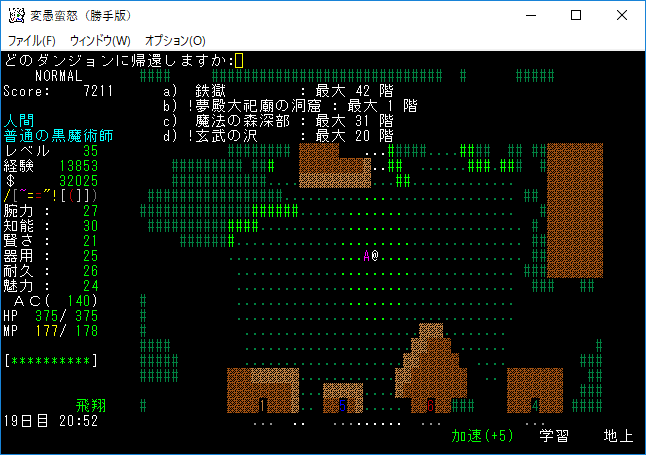This screenshot has width=646, height=455.
Task: Open the ファイル(F) menu
Action: click(x=32, y=40)
